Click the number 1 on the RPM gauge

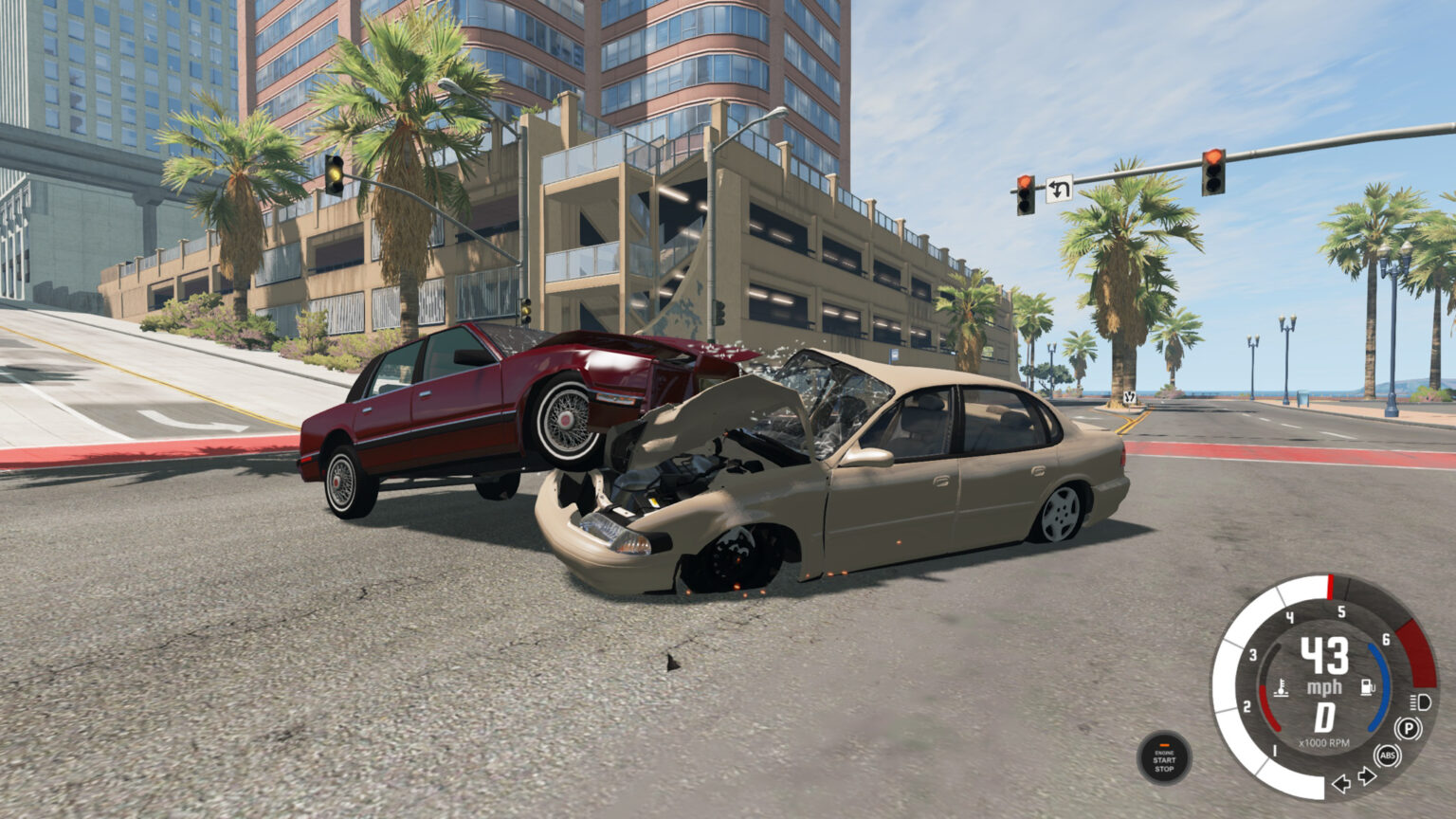tap(1273, 751)
